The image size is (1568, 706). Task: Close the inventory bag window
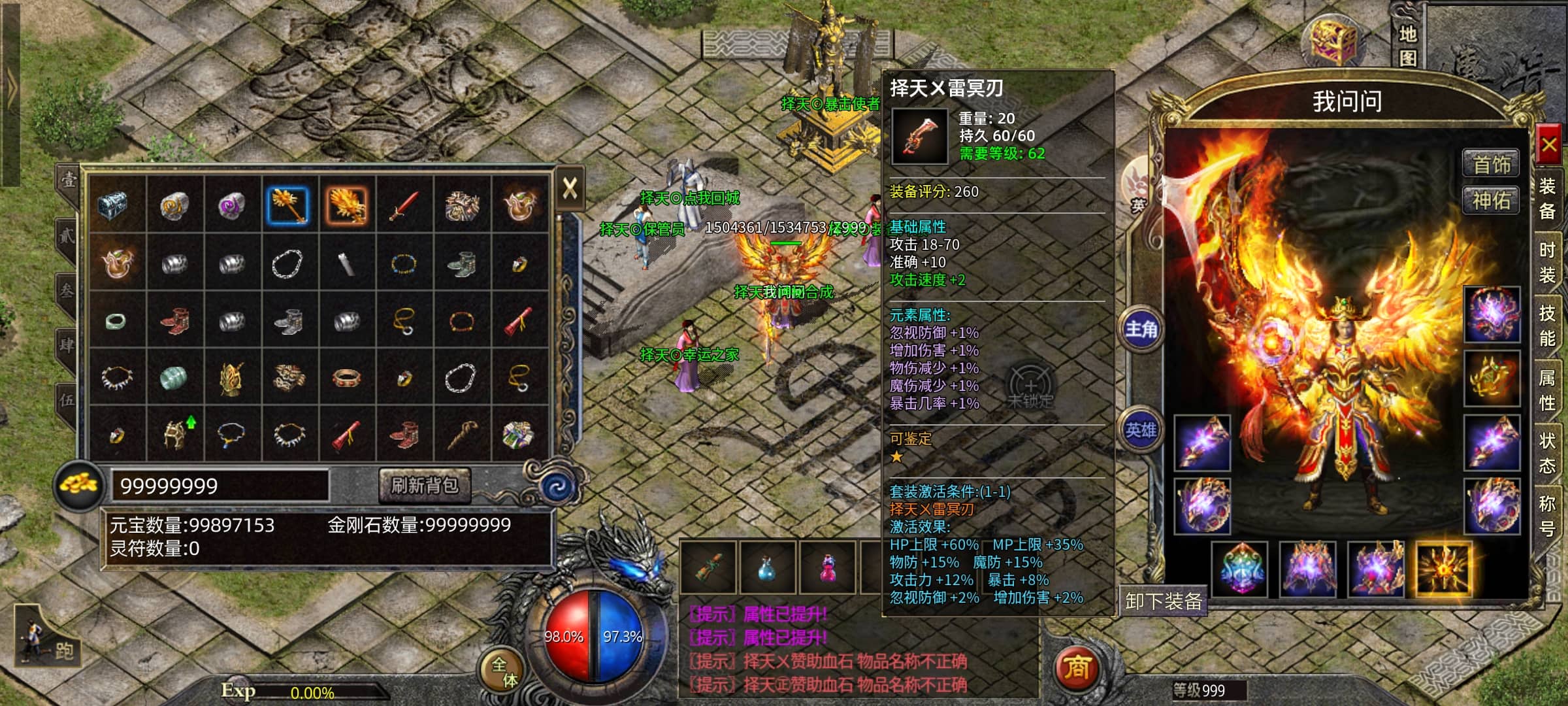click(570, 189)
